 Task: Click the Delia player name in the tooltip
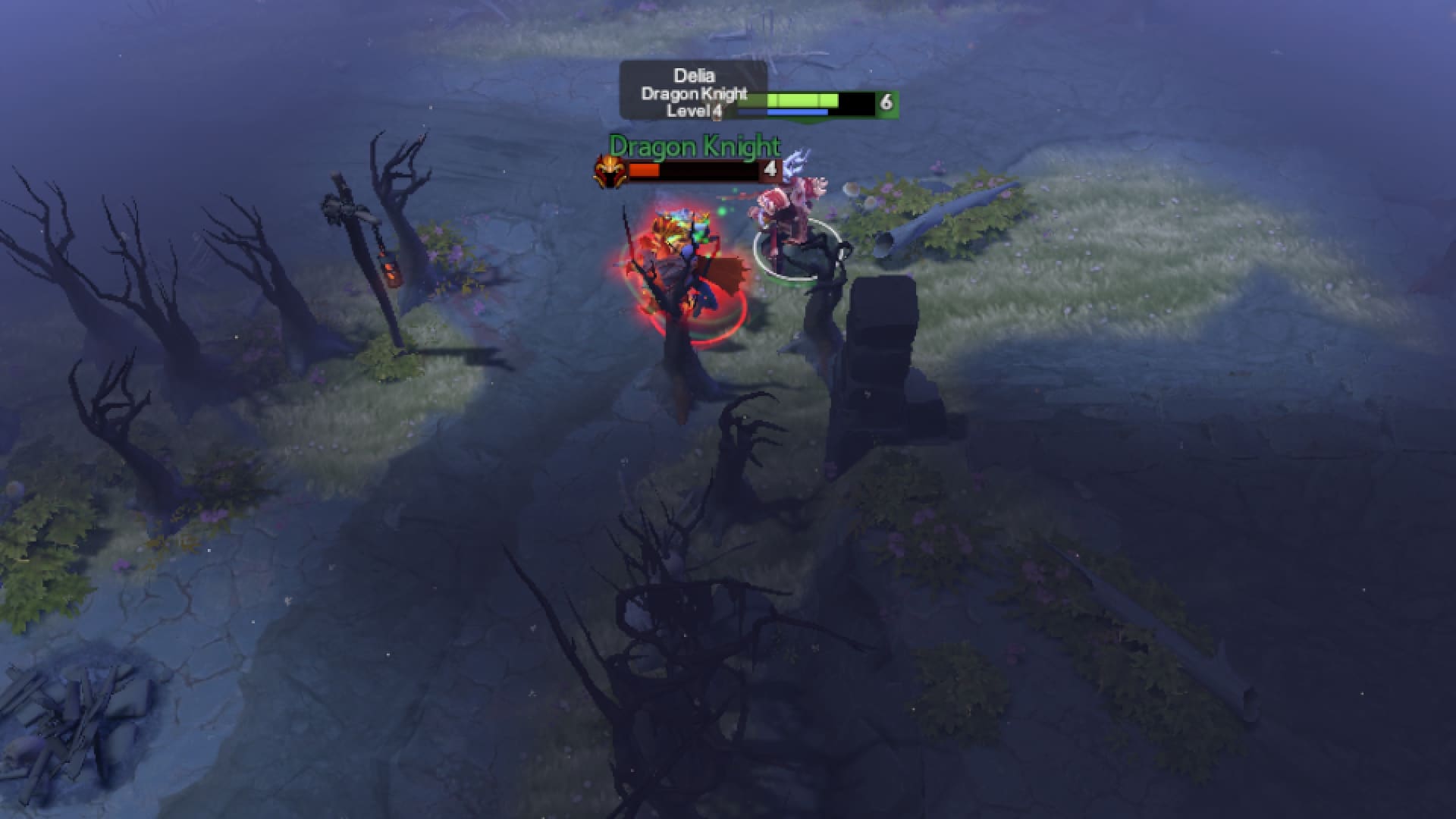pyautogui.click(x=694, y=76)
